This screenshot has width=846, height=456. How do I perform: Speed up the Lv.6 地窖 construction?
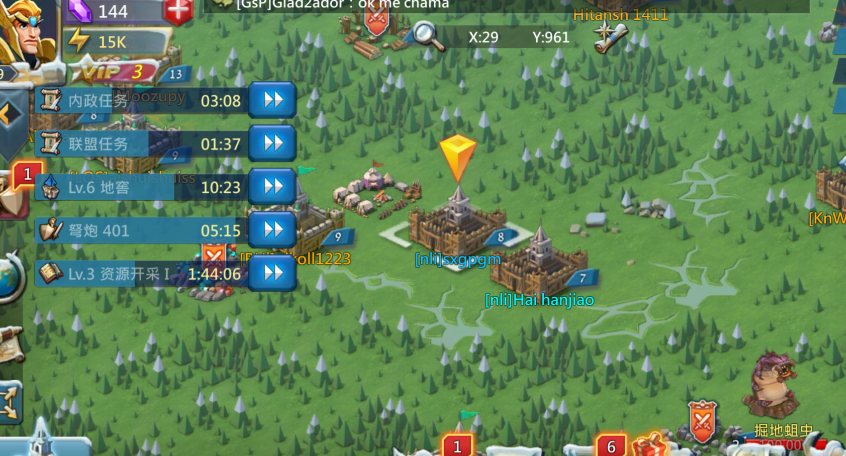(271, 186)
